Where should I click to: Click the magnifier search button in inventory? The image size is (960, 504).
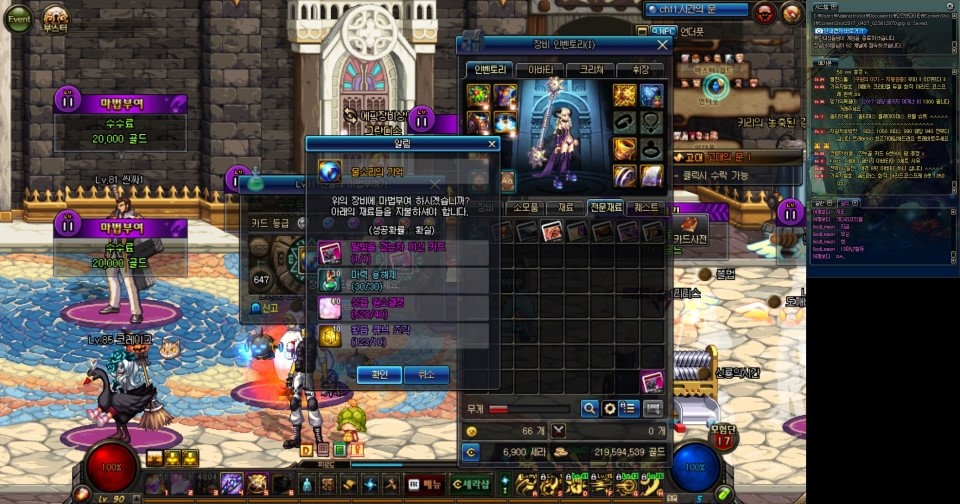click(x=590, y=408)
